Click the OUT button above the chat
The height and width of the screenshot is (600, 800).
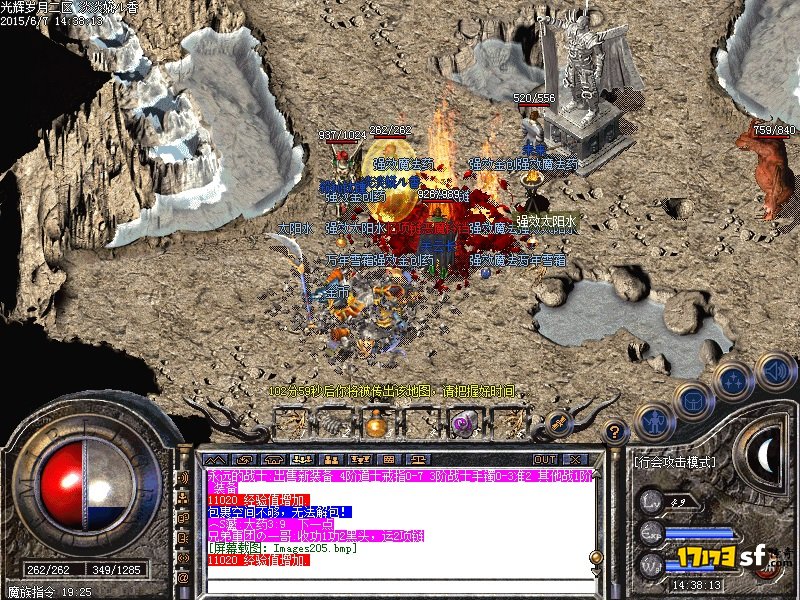pos(545,459)
